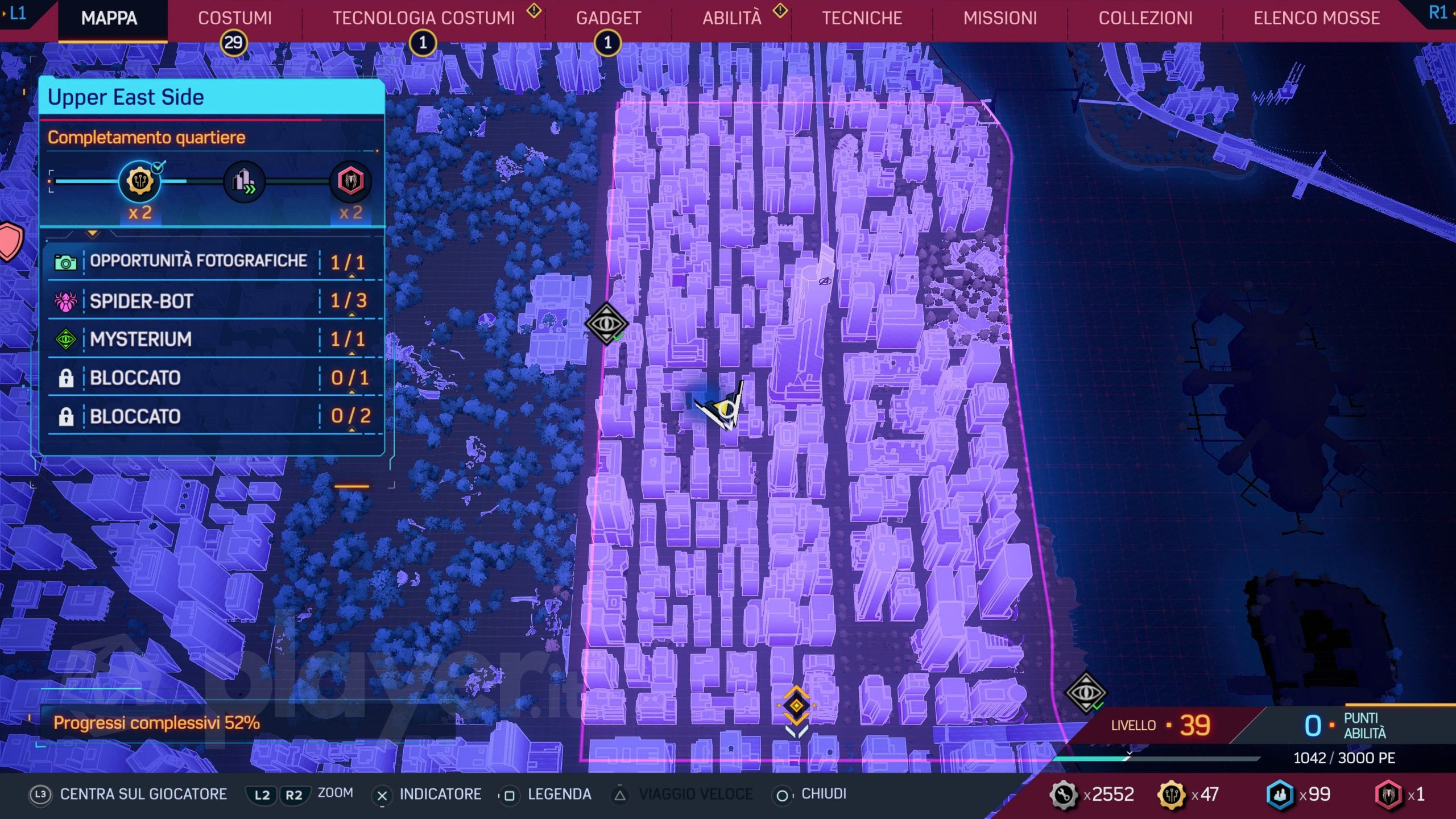Show the Collezioni tab
1456x819 pixels.
pos(1145,18)
